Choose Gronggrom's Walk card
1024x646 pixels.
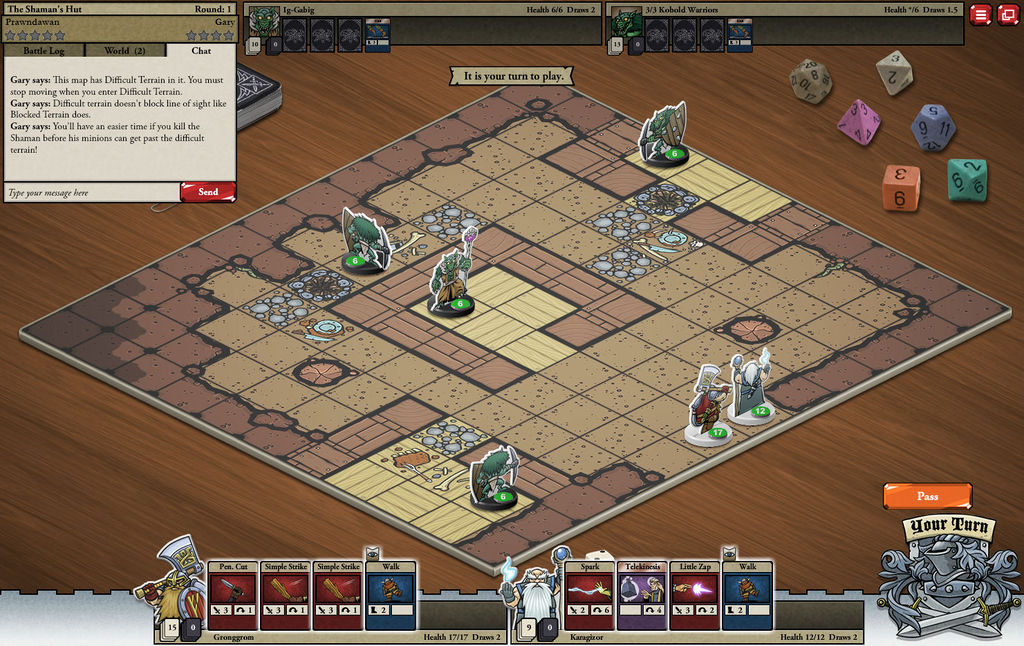390,596
